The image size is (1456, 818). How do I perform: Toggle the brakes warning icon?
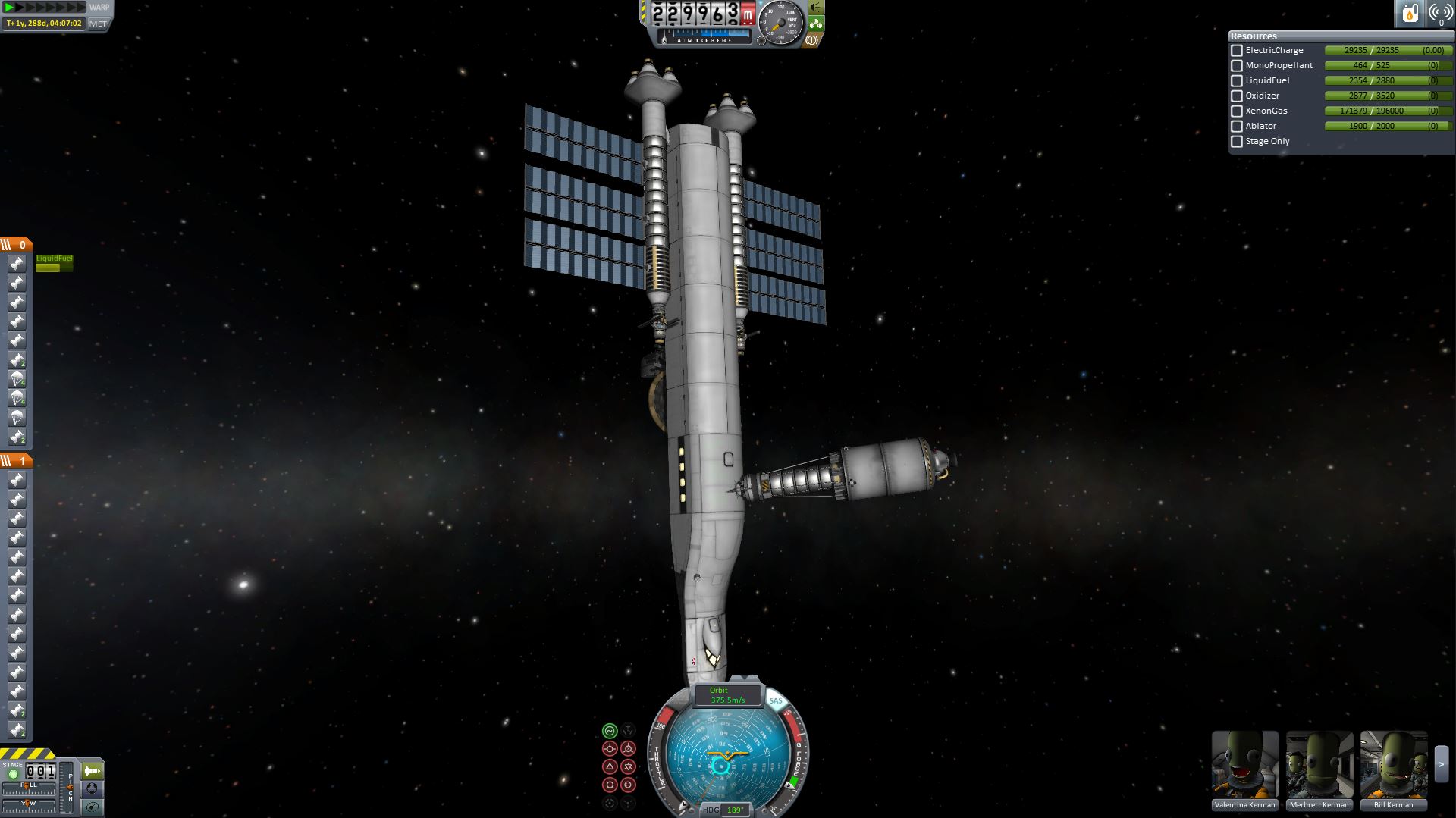point(811,39)
